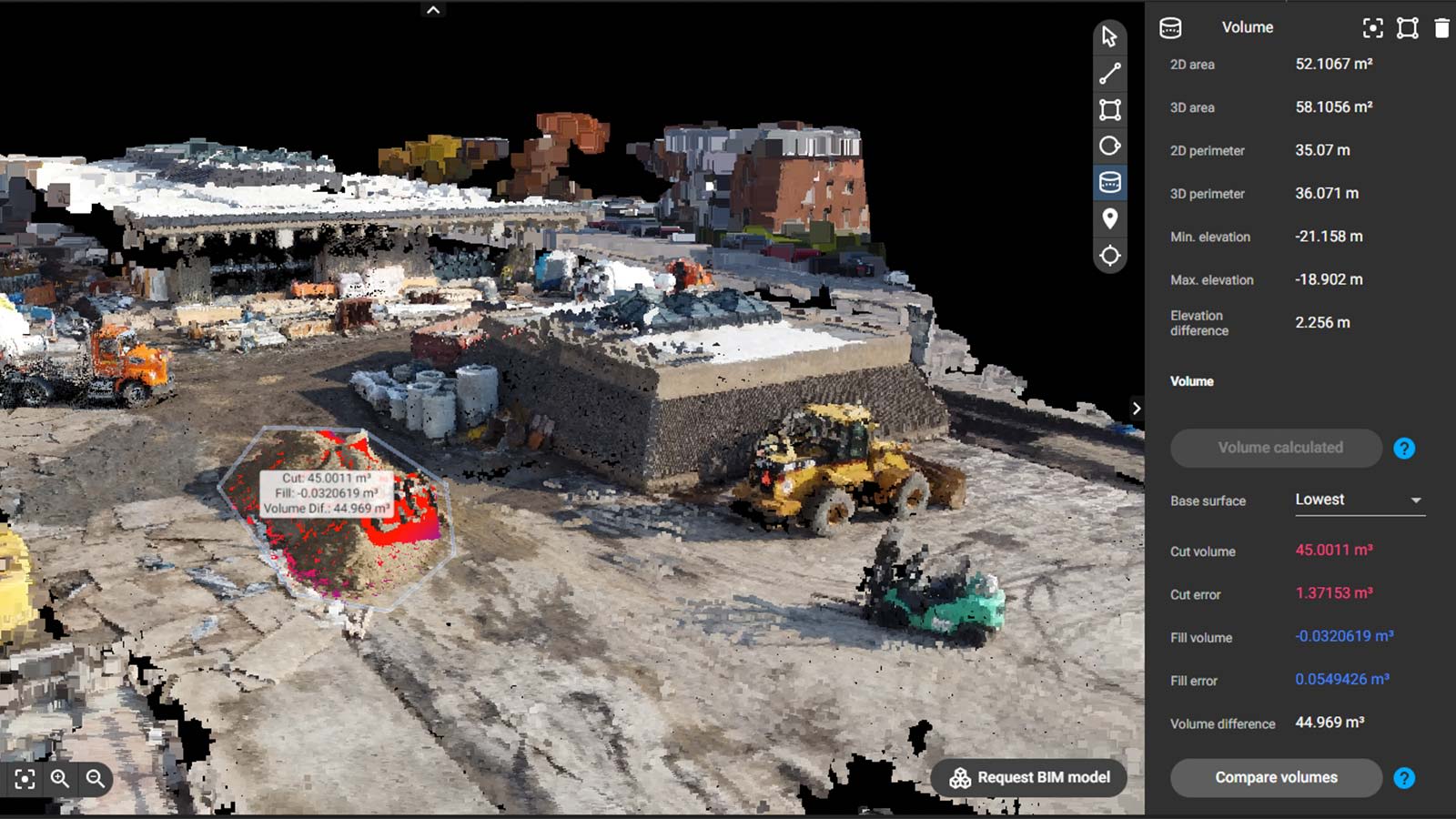Activate the GCP crosshair tool
Viewport: 1456px width, 819px height.
tap(1109, 255)
